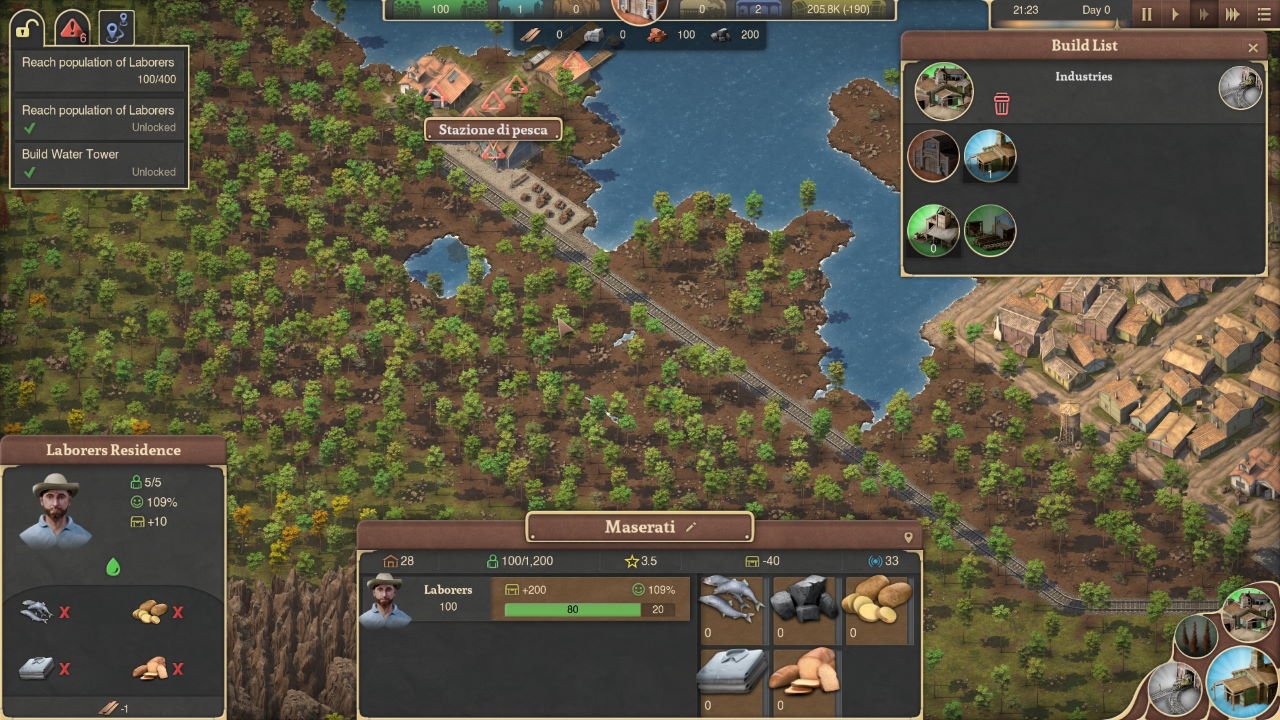Click the coal resource tile
1280x720 pixels.
pos(803,607)
